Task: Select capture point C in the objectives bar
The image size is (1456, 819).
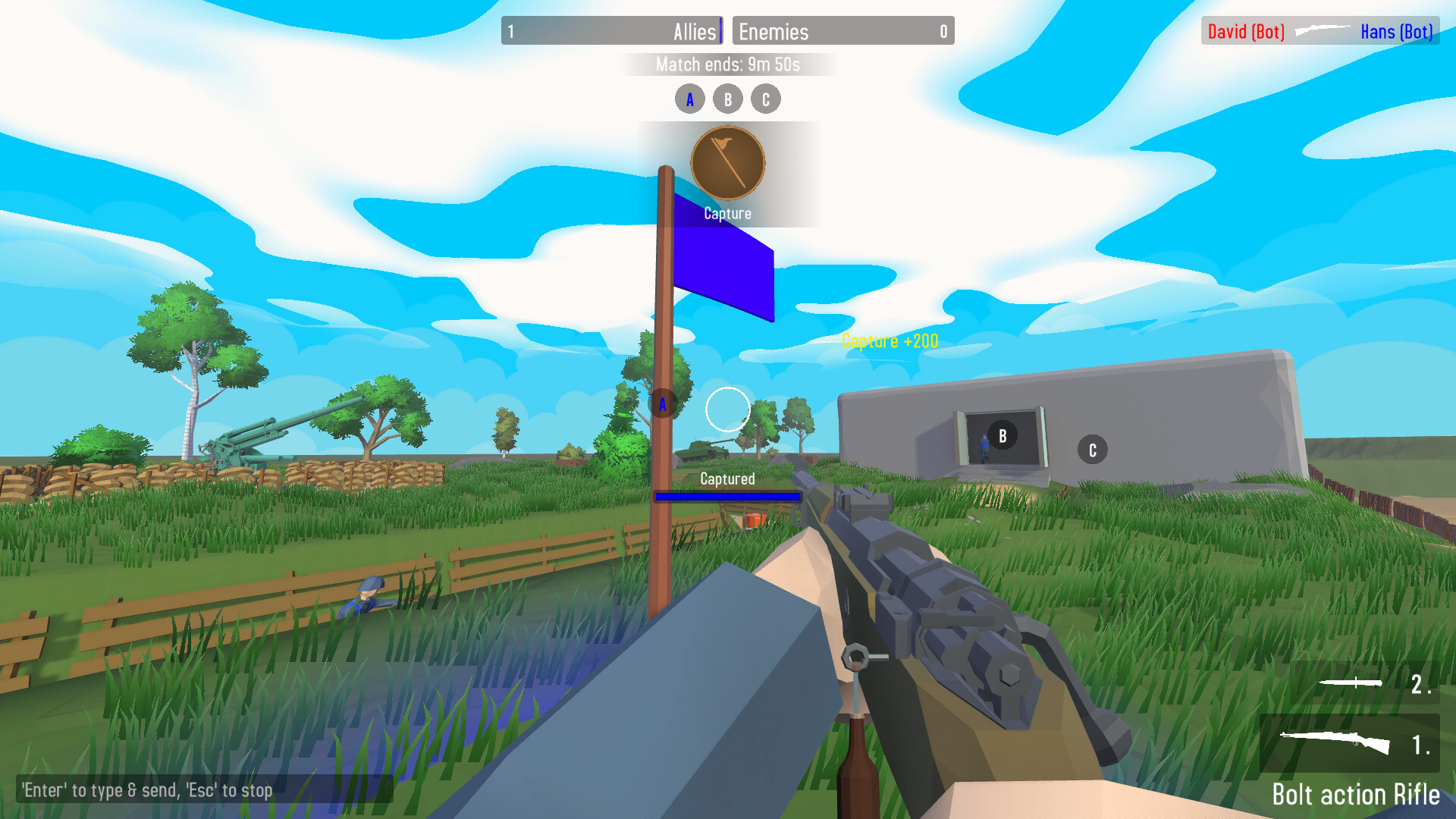Action: [x=765, y=98]
